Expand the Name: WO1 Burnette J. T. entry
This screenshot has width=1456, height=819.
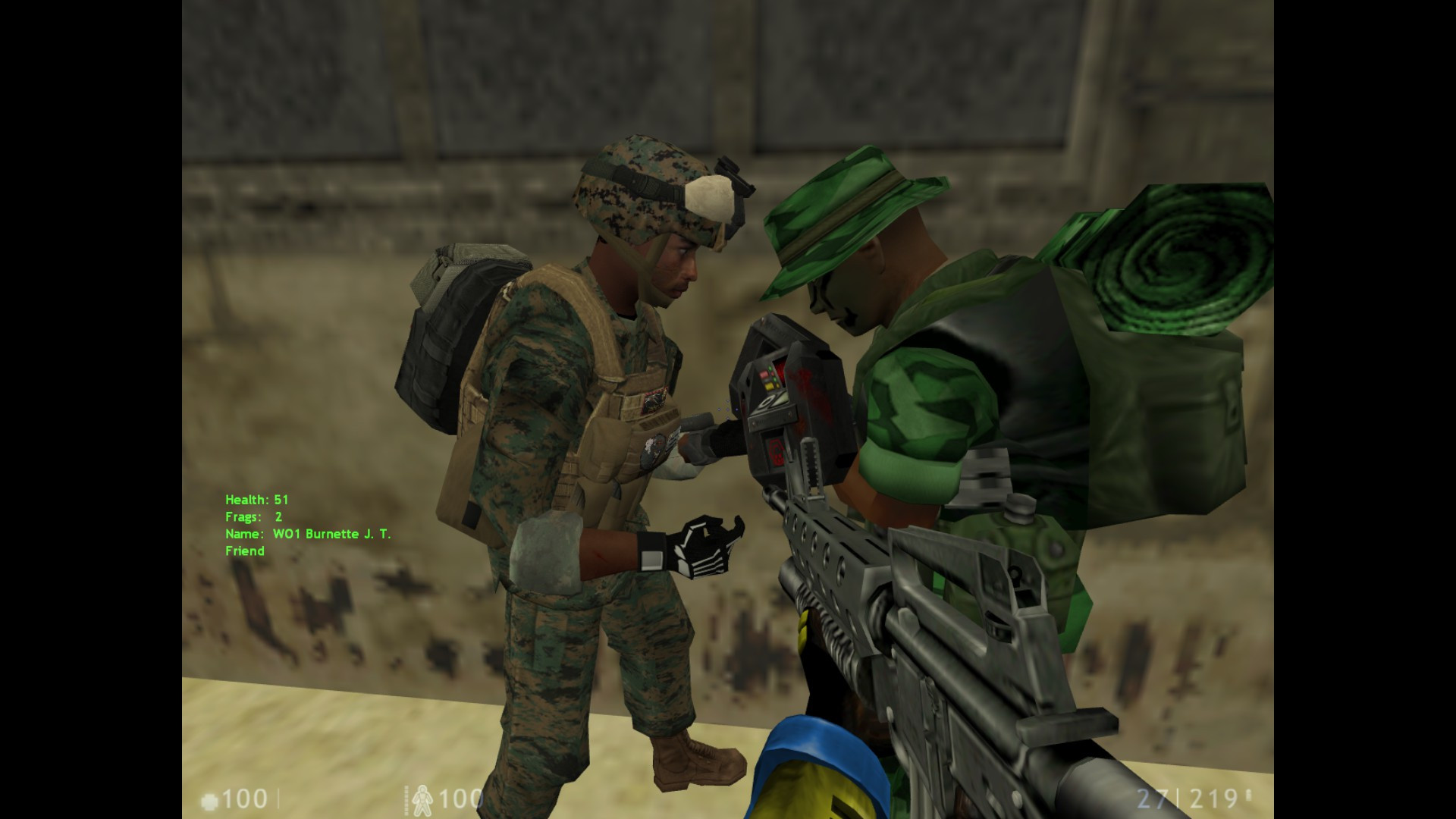click(x=306, y=534)
